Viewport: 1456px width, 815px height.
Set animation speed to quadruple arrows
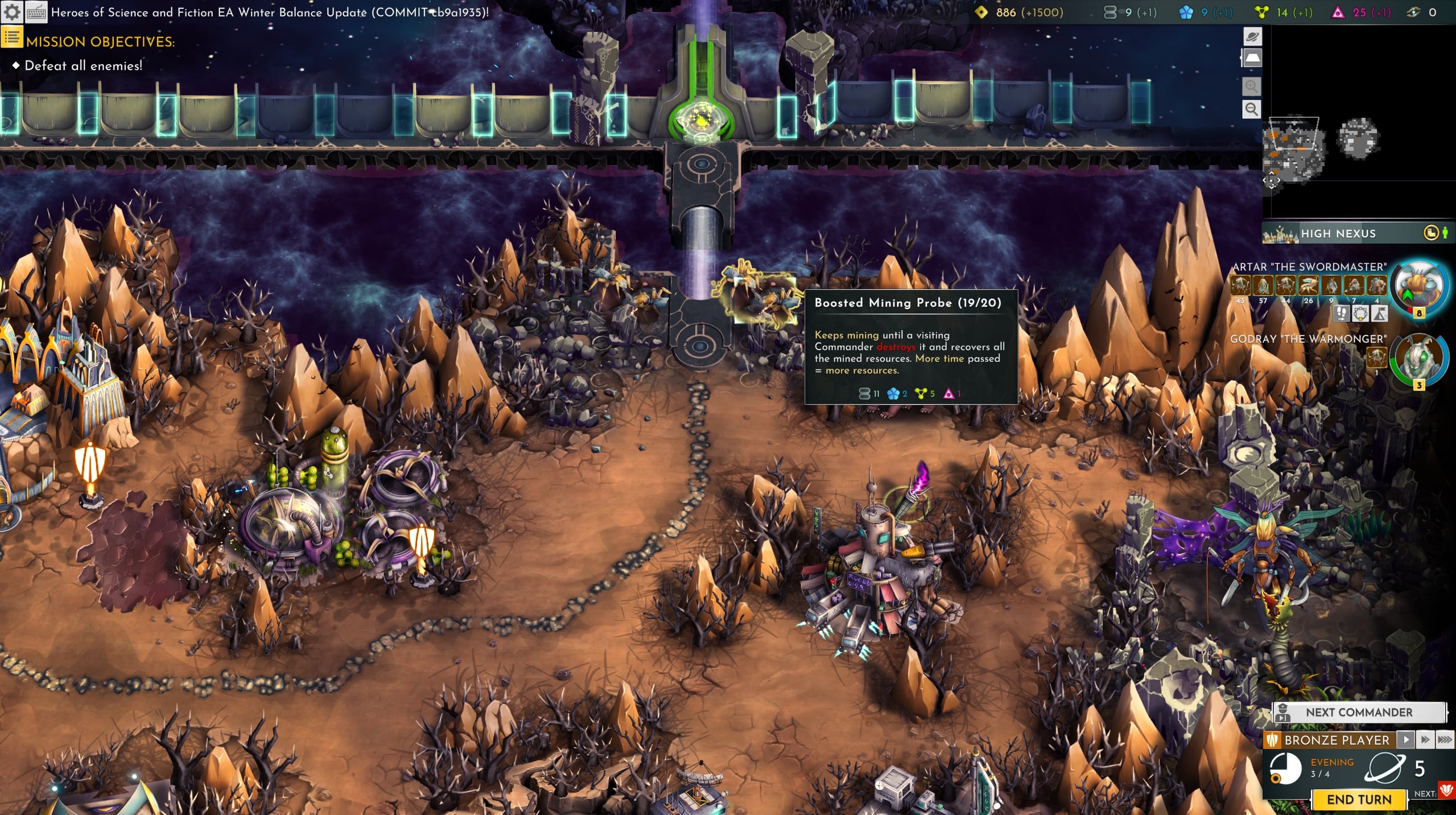tap(1445, 739)
